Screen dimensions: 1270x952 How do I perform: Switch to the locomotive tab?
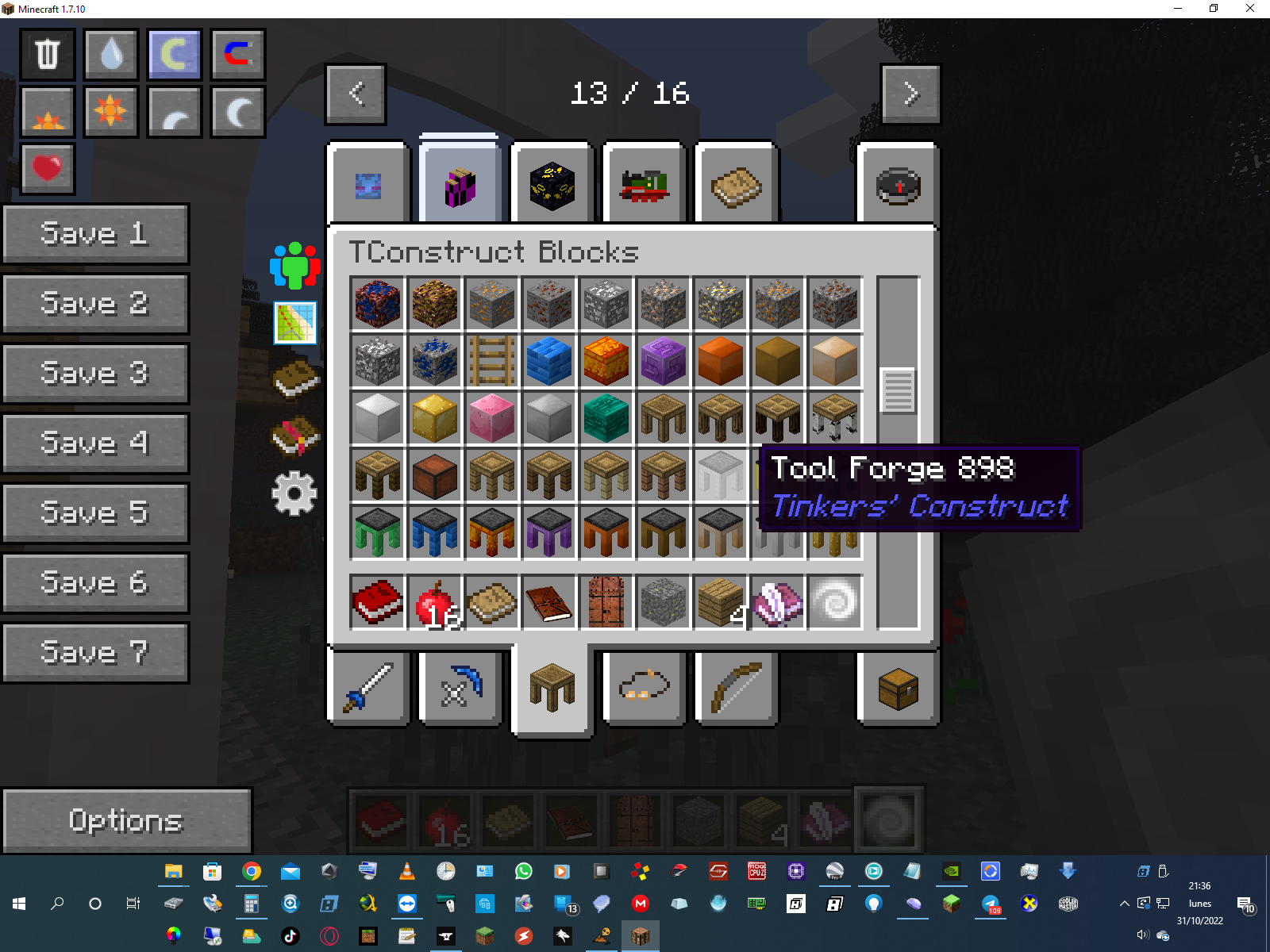(644, 187)
